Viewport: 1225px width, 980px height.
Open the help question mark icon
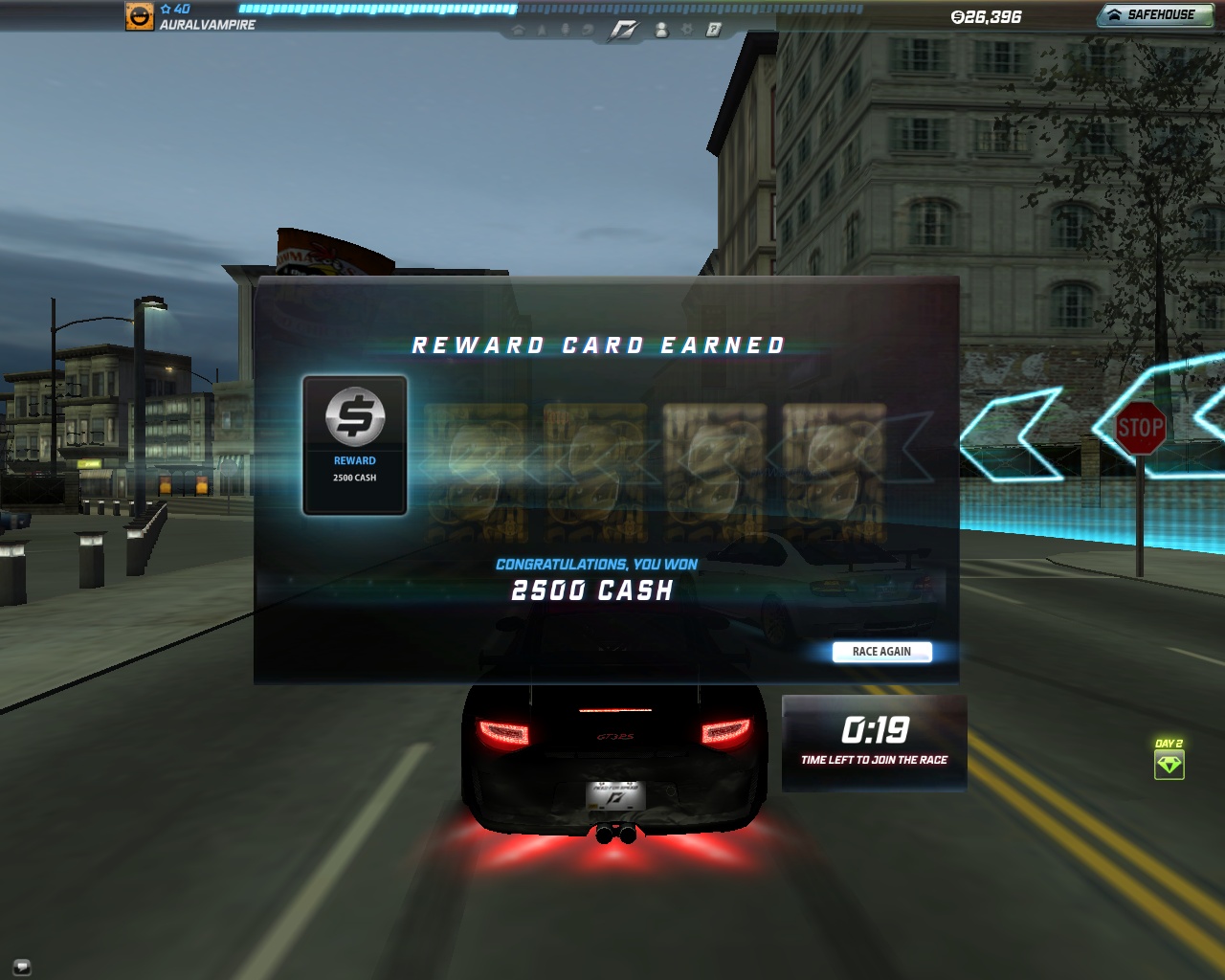(x=713, y=30)
